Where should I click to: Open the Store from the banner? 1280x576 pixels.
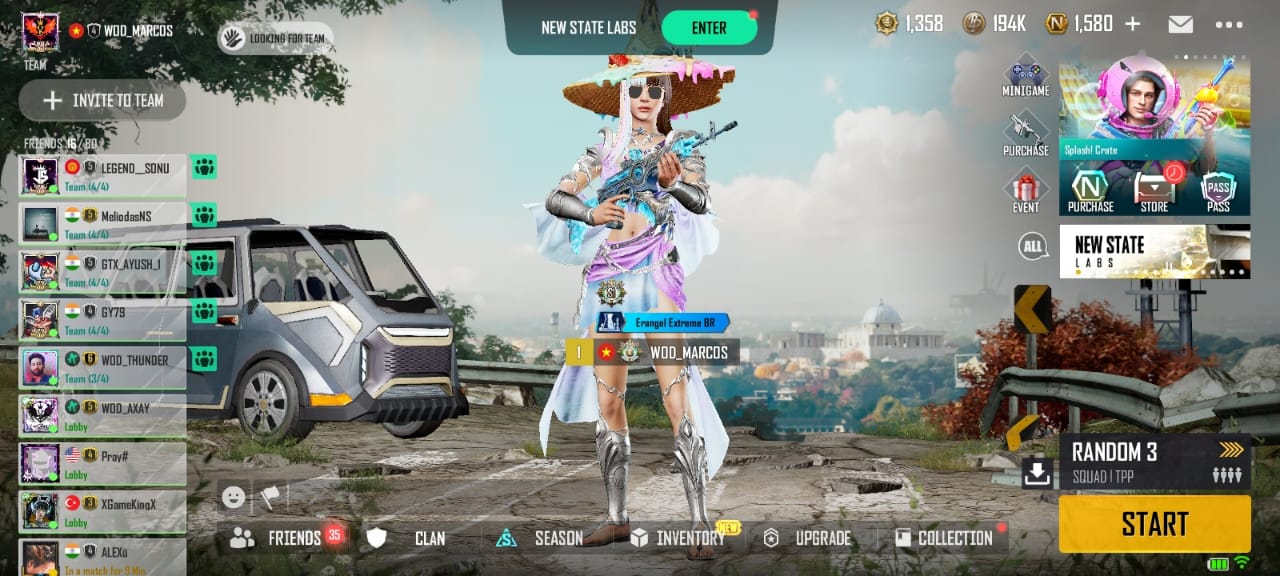tap(1154, 191)
